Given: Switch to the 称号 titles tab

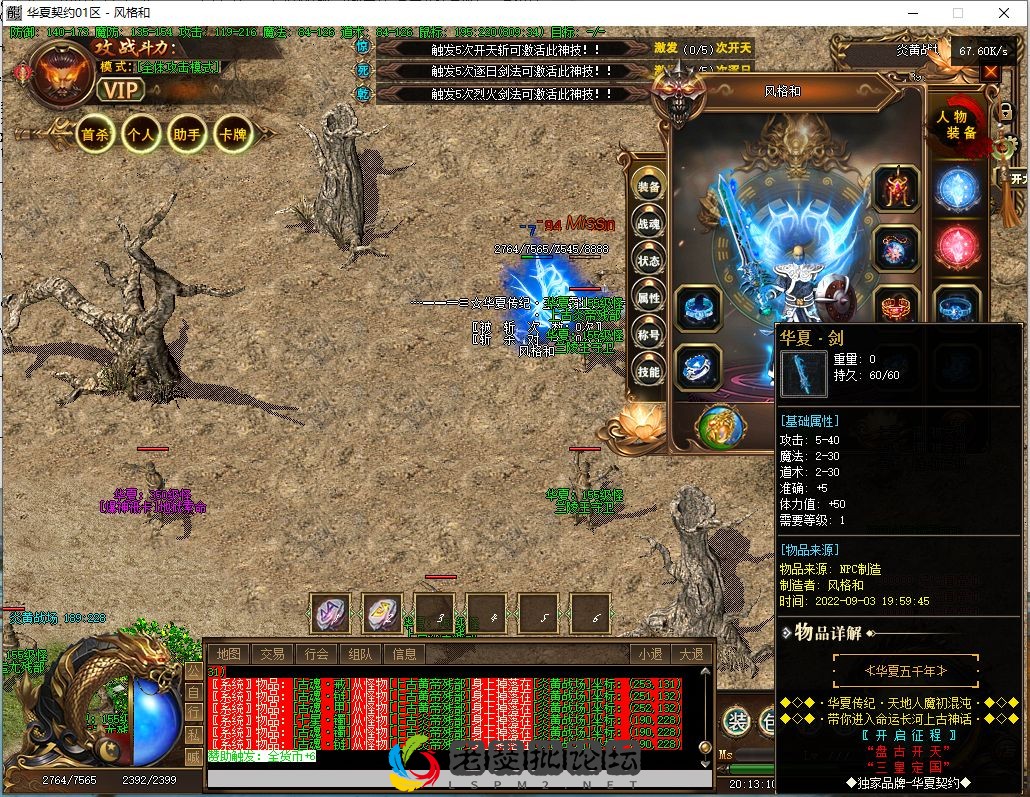Looking at the screenshot, I should [649, 335].
